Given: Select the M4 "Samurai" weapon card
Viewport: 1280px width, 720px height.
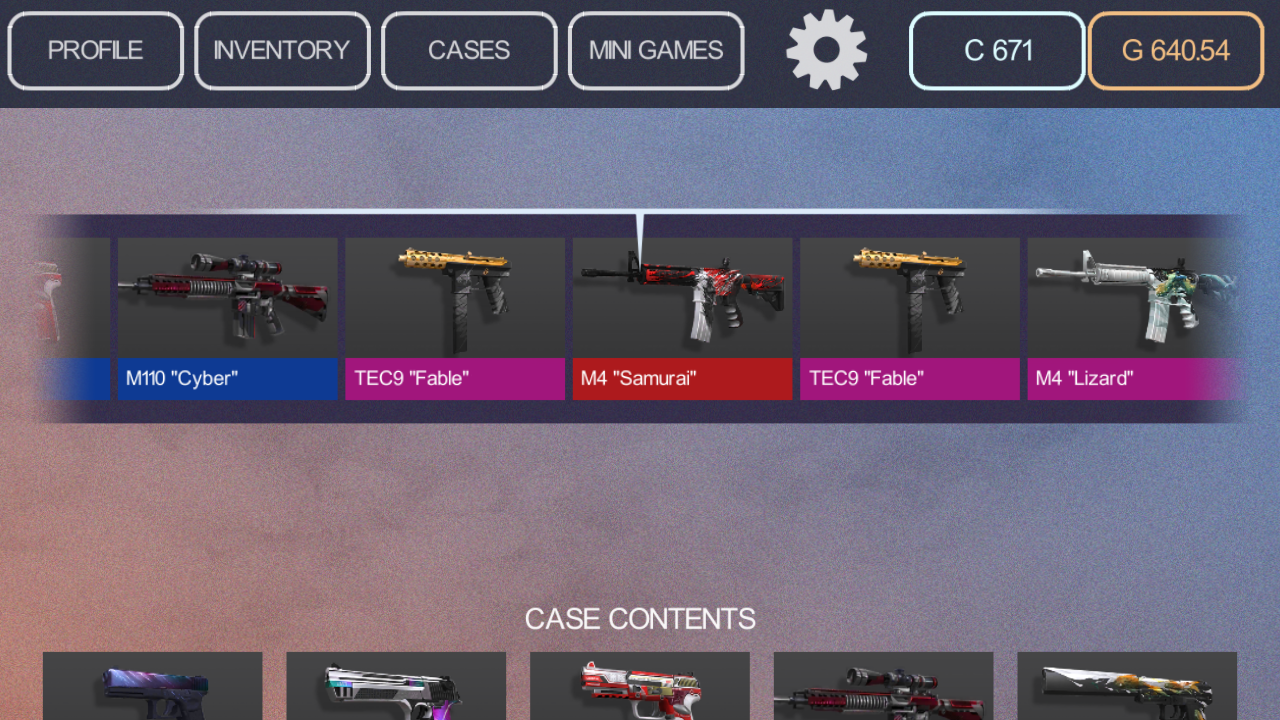Looking at the screenshot, I should click(x=682, y=300).
